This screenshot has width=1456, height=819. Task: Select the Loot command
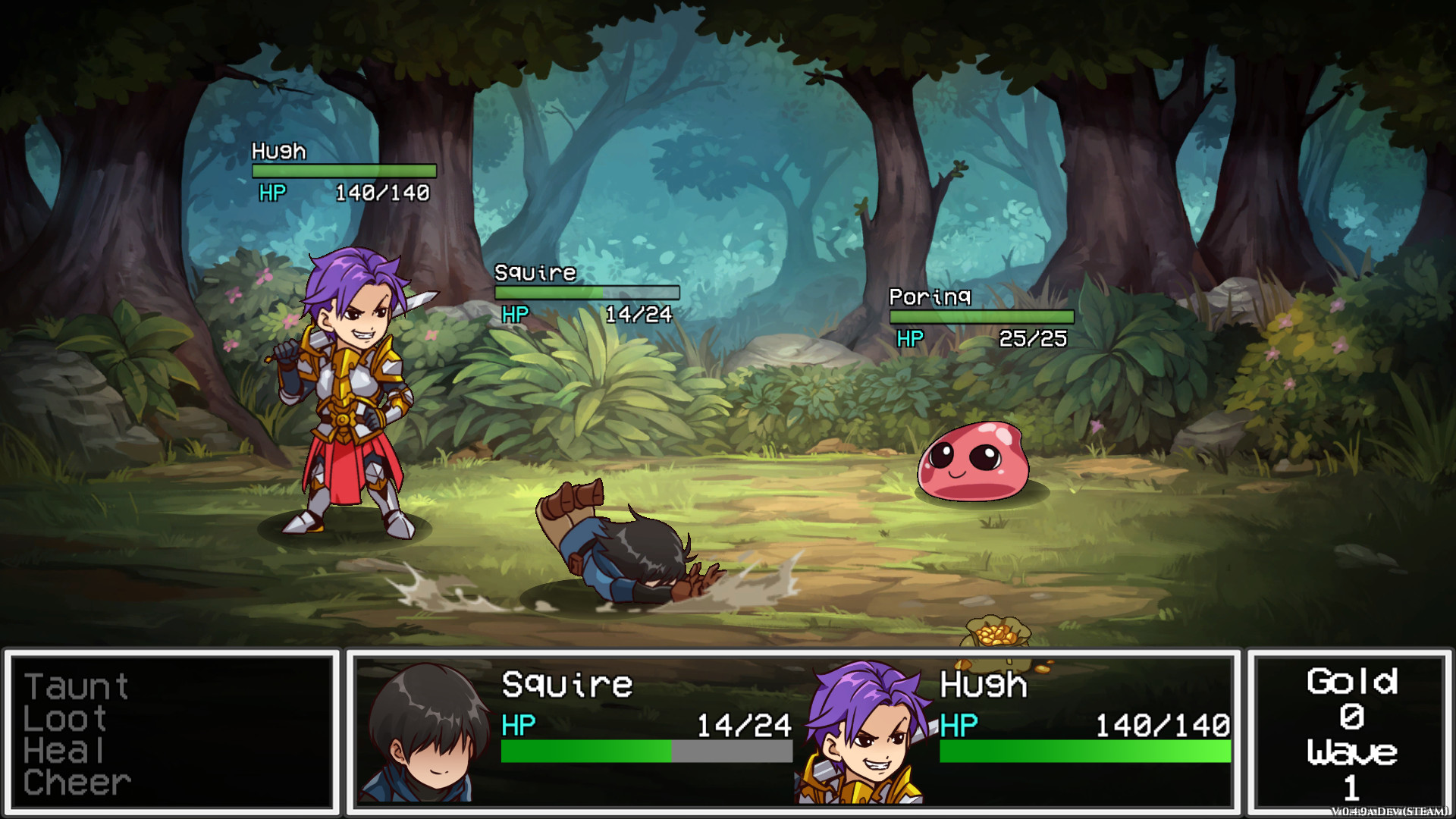click(x=64, y=718)
